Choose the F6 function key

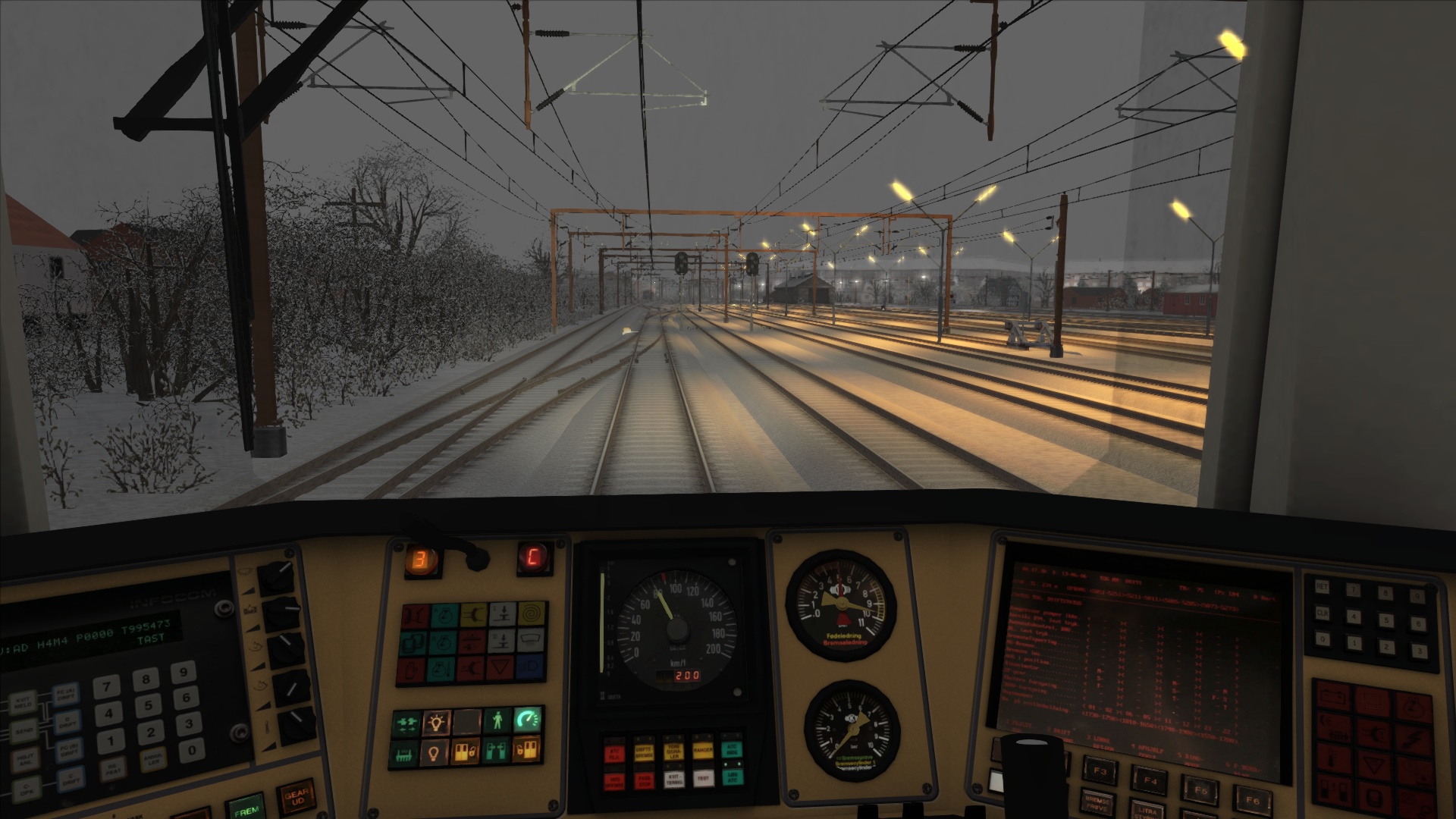click(1252, 799)
